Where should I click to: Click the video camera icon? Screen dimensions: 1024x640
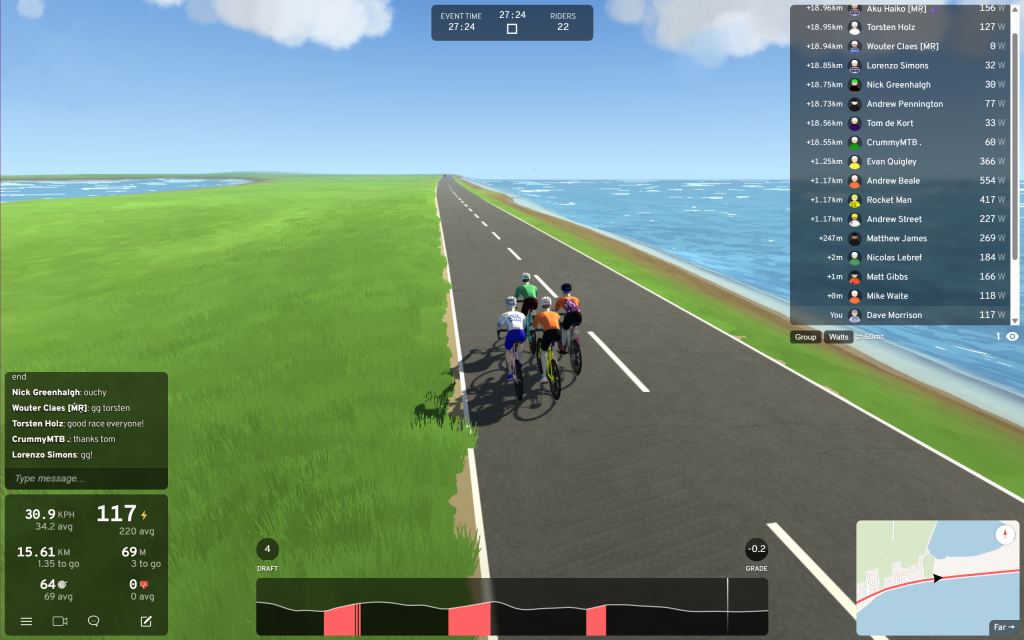[60, 621]
